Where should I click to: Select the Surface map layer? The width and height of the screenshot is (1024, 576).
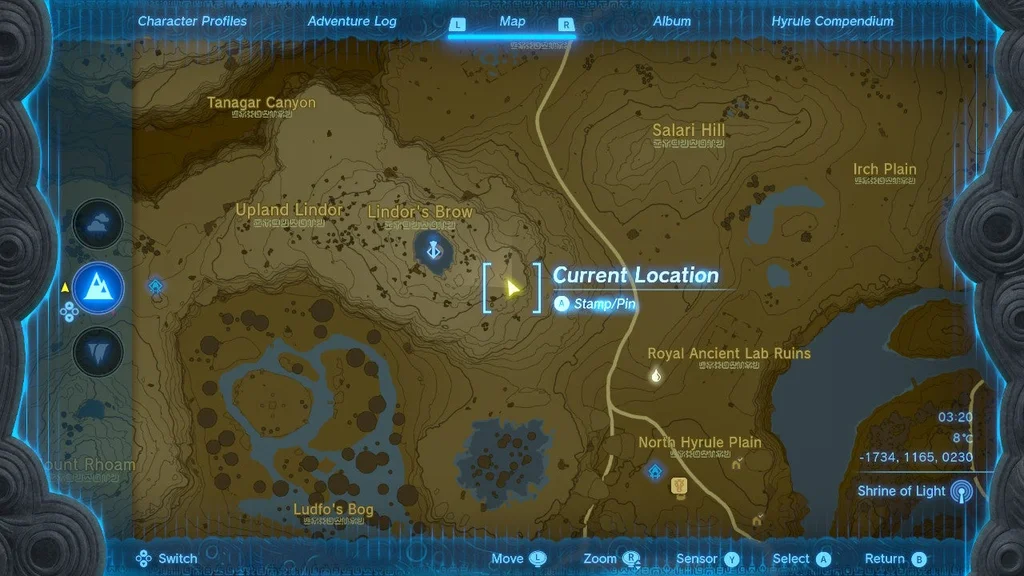98,288
